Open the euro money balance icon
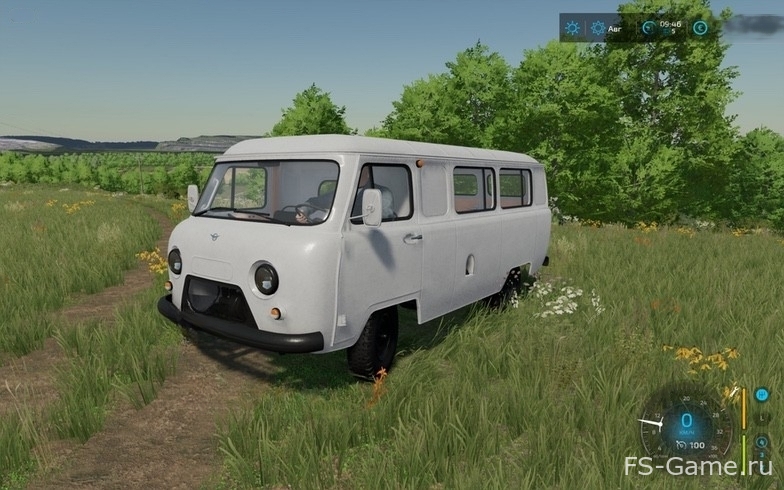This screenshot has width=784, height=490. pos(700,28)
